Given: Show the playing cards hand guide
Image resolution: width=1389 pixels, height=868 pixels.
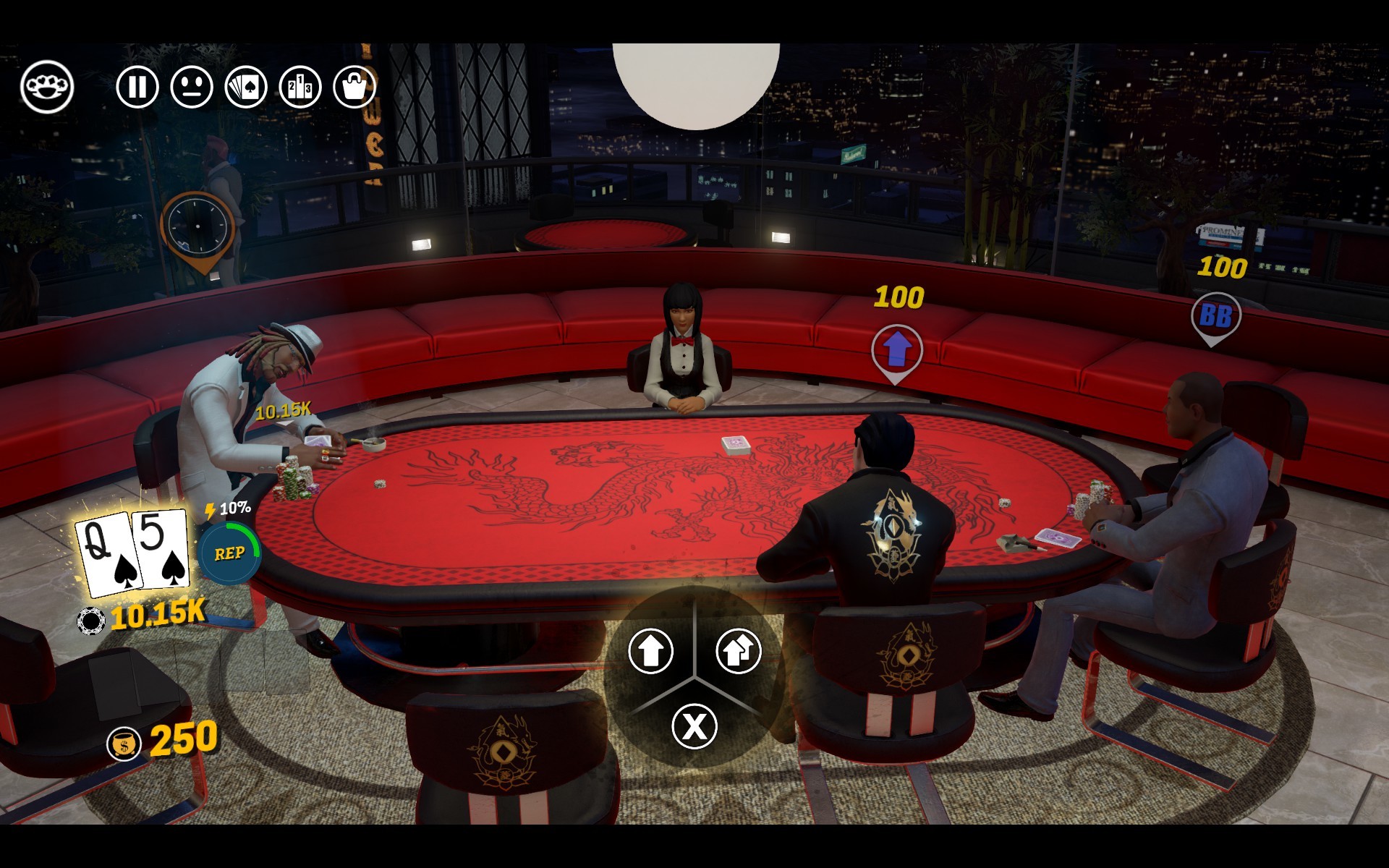Looking at the screenshot, I should (x=246, y=87).
